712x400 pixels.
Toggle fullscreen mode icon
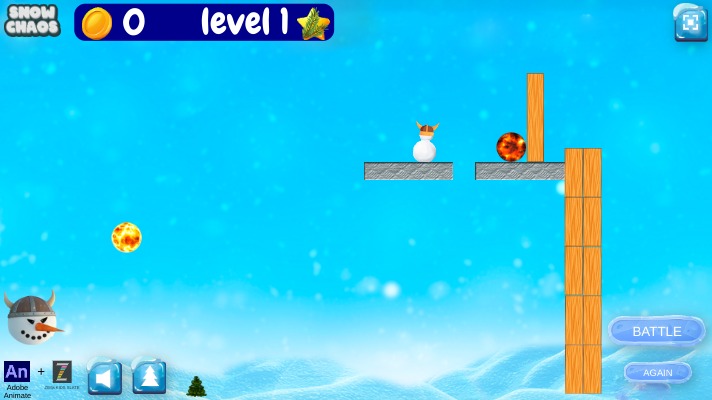(x=691, y=23)
